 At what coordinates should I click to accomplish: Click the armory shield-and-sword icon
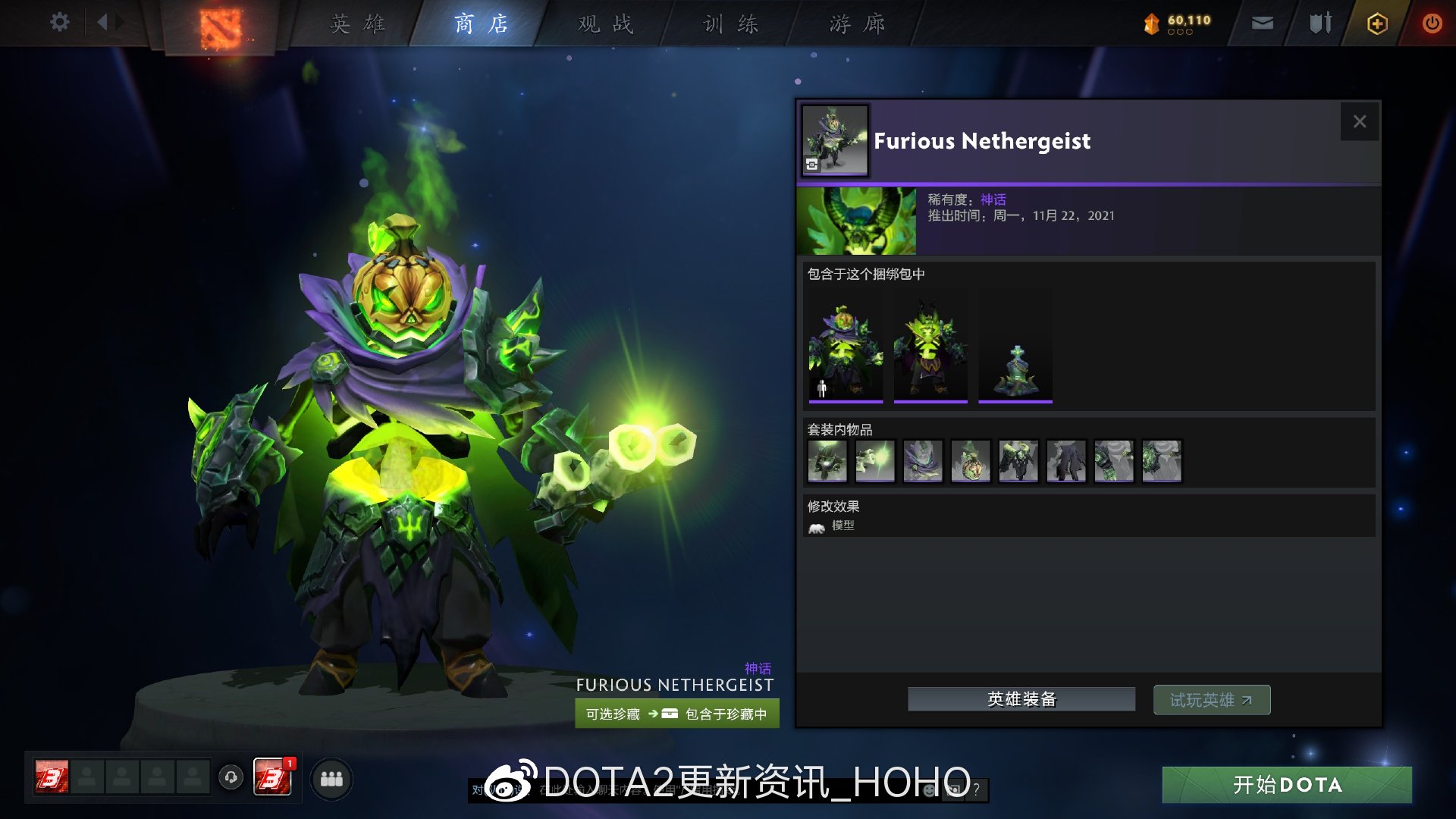pos(1319,23)
